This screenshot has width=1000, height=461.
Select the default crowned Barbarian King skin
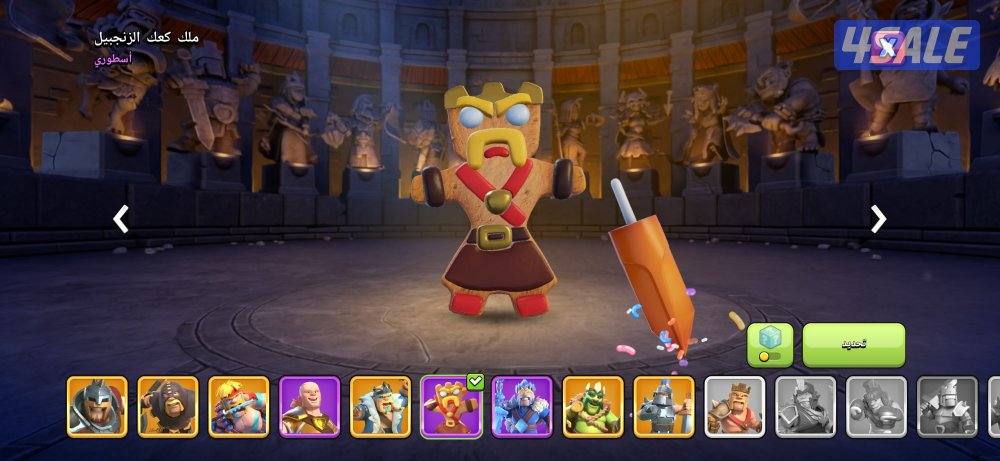pyautogui.click(x=735, y=407)
